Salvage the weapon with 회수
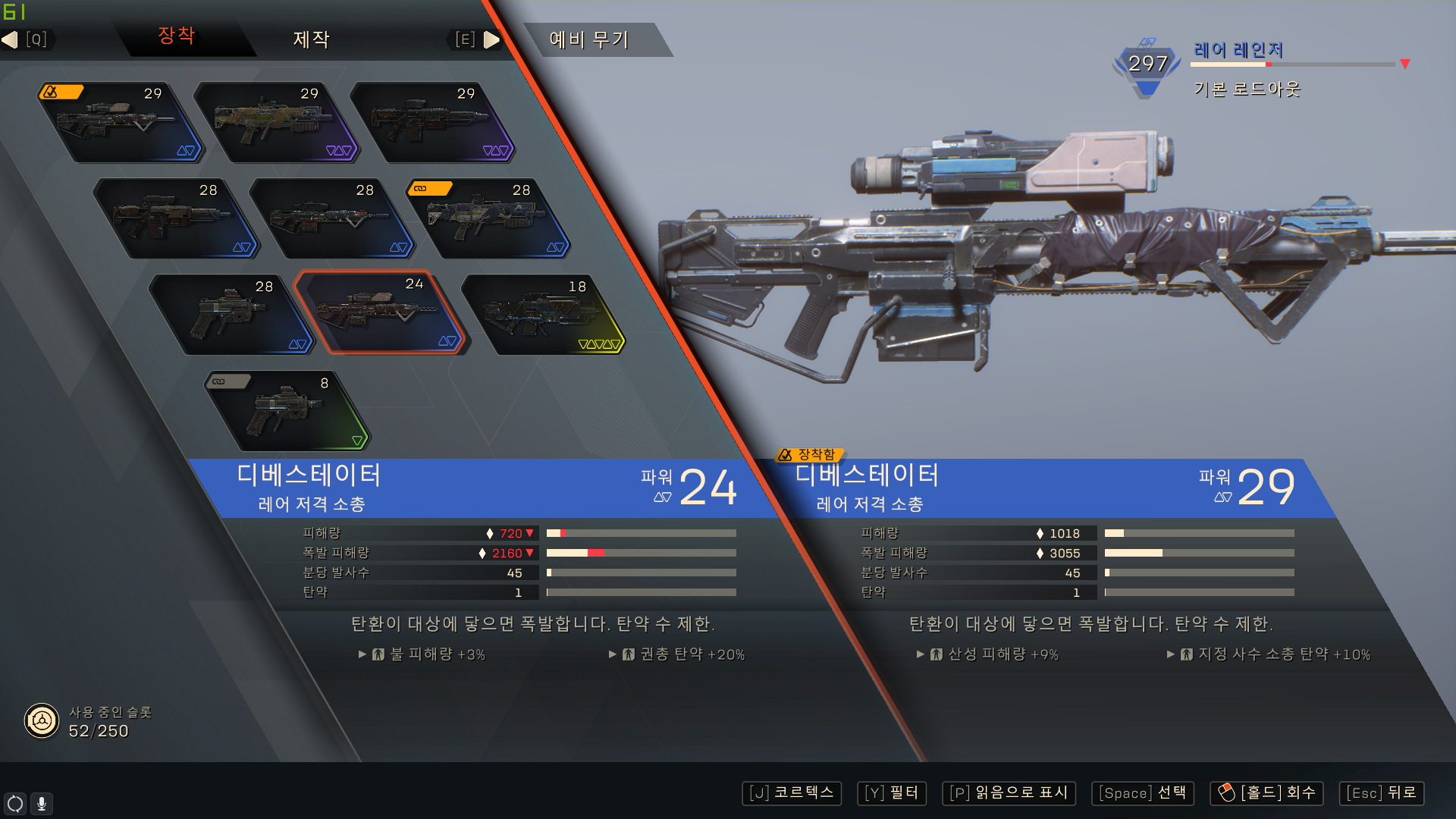Screen dimensions: 1456x819 1267,793
